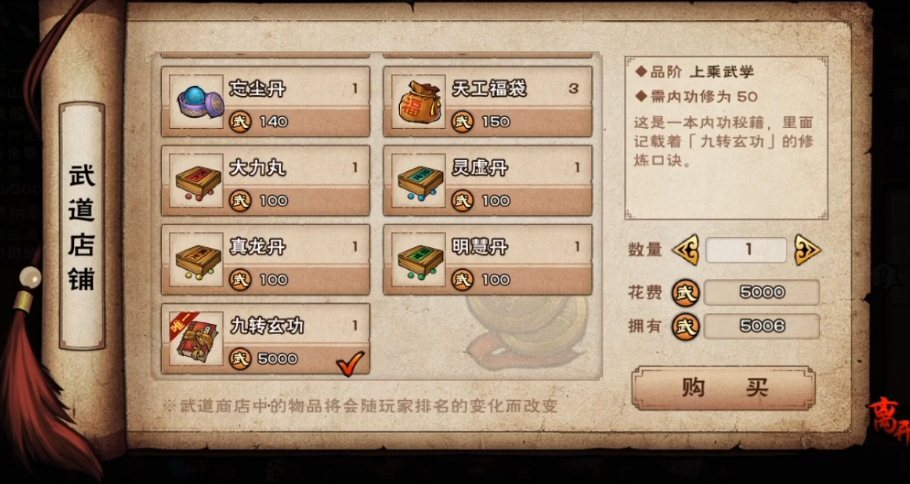Screen dimensions: 910x484
Task: Choose the 灵虚丹 item
Action: pos(487,181)
